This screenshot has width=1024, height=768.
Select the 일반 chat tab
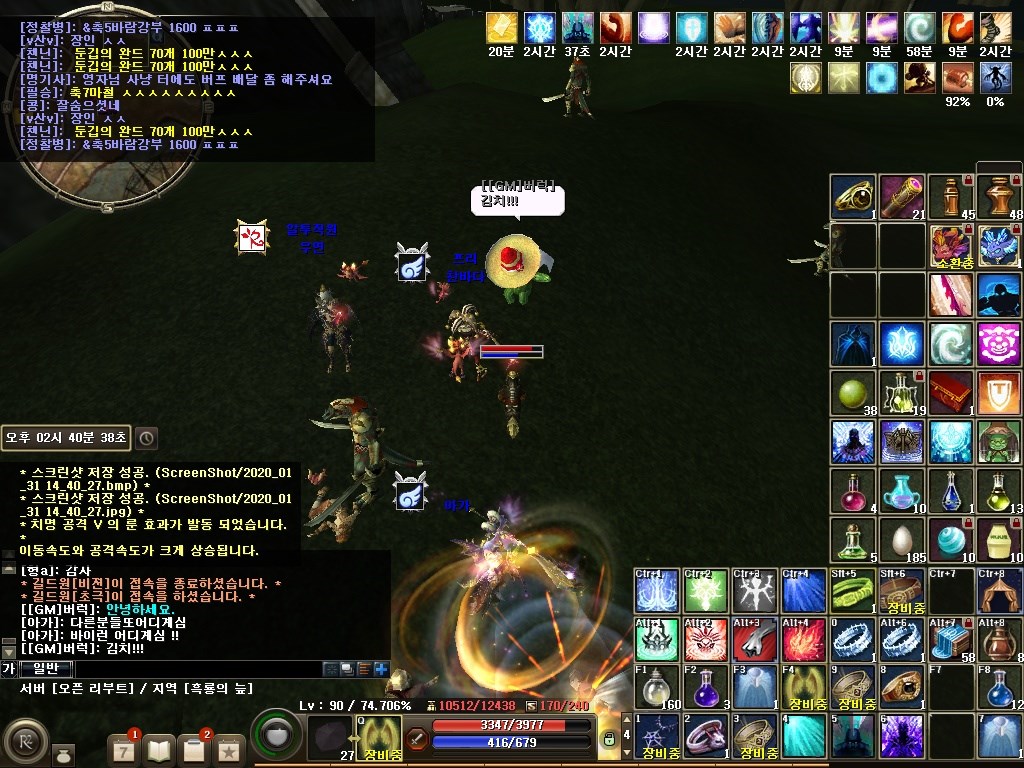click(x=46, y=668)
